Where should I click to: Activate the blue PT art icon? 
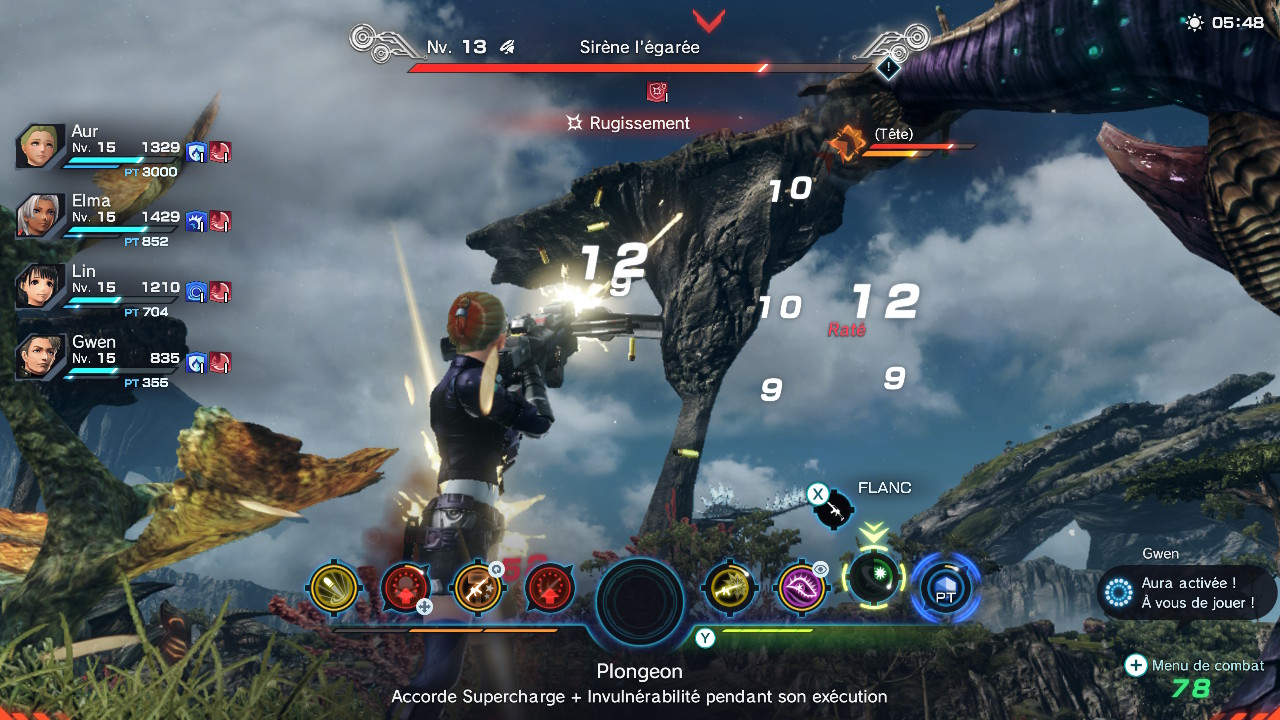[944, 589]
